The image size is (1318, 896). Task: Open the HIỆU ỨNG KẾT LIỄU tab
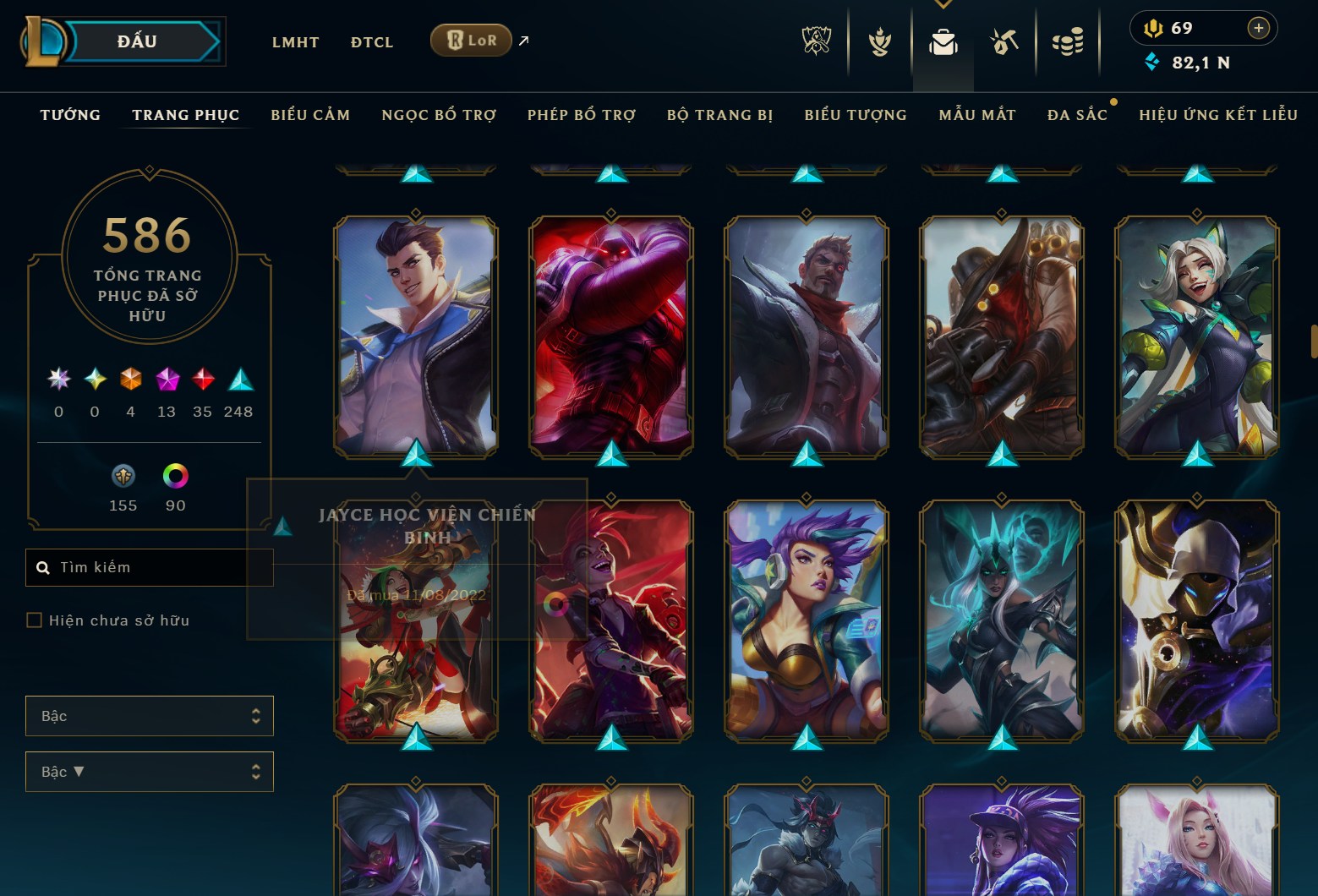(x=1217, y=114)
